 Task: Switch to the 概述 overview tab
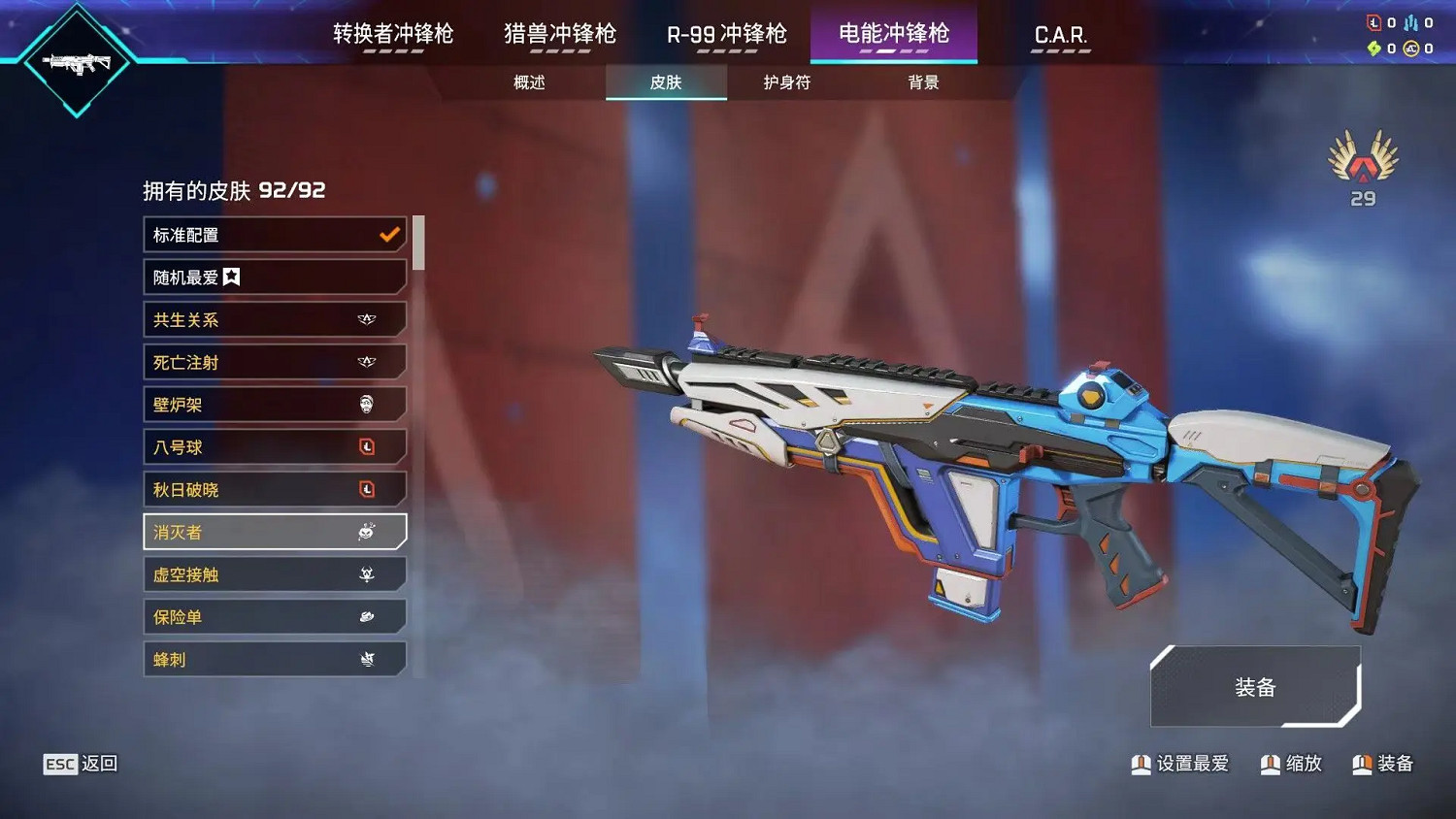tap(529, 82)
